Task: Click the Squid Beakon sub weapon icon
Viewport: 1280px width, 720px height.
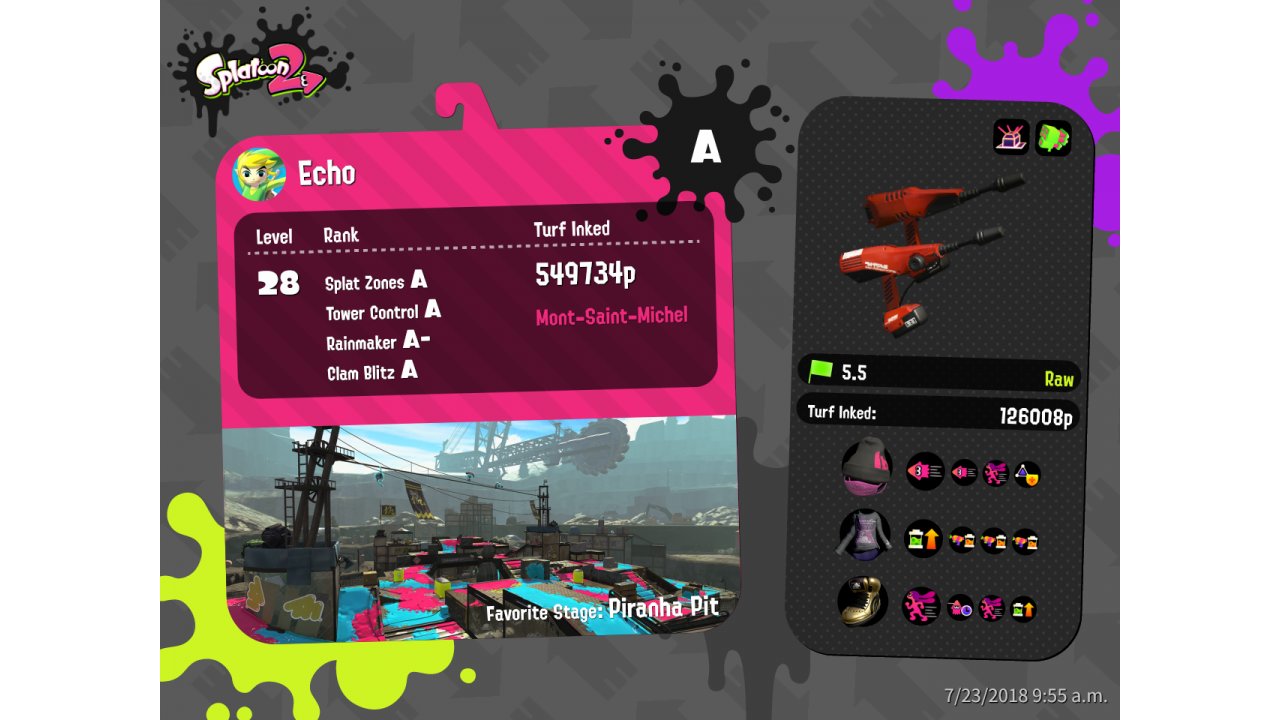Action: click(x=1011, y=136)
